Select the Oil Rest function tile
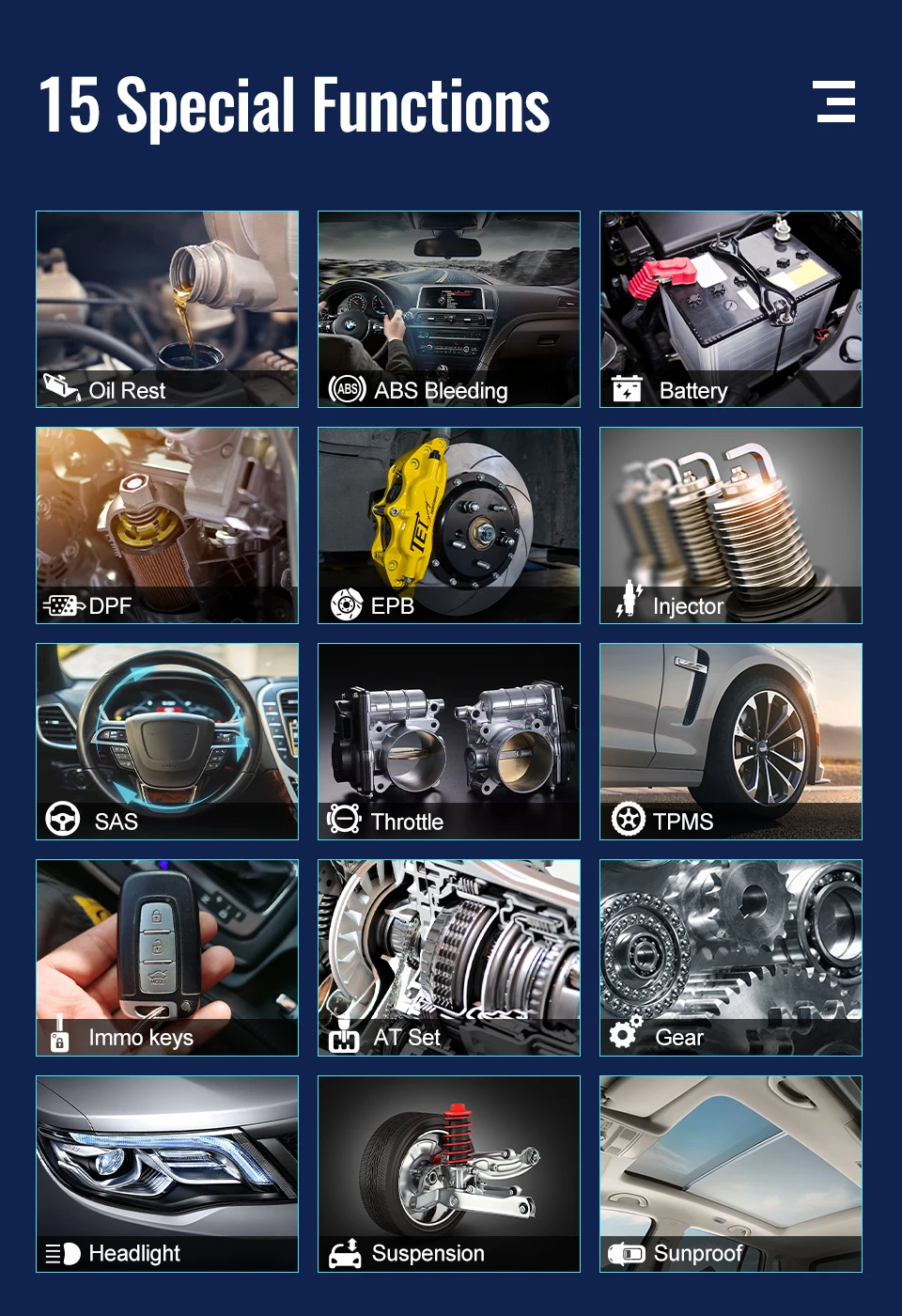 click(x=167, y=309)
